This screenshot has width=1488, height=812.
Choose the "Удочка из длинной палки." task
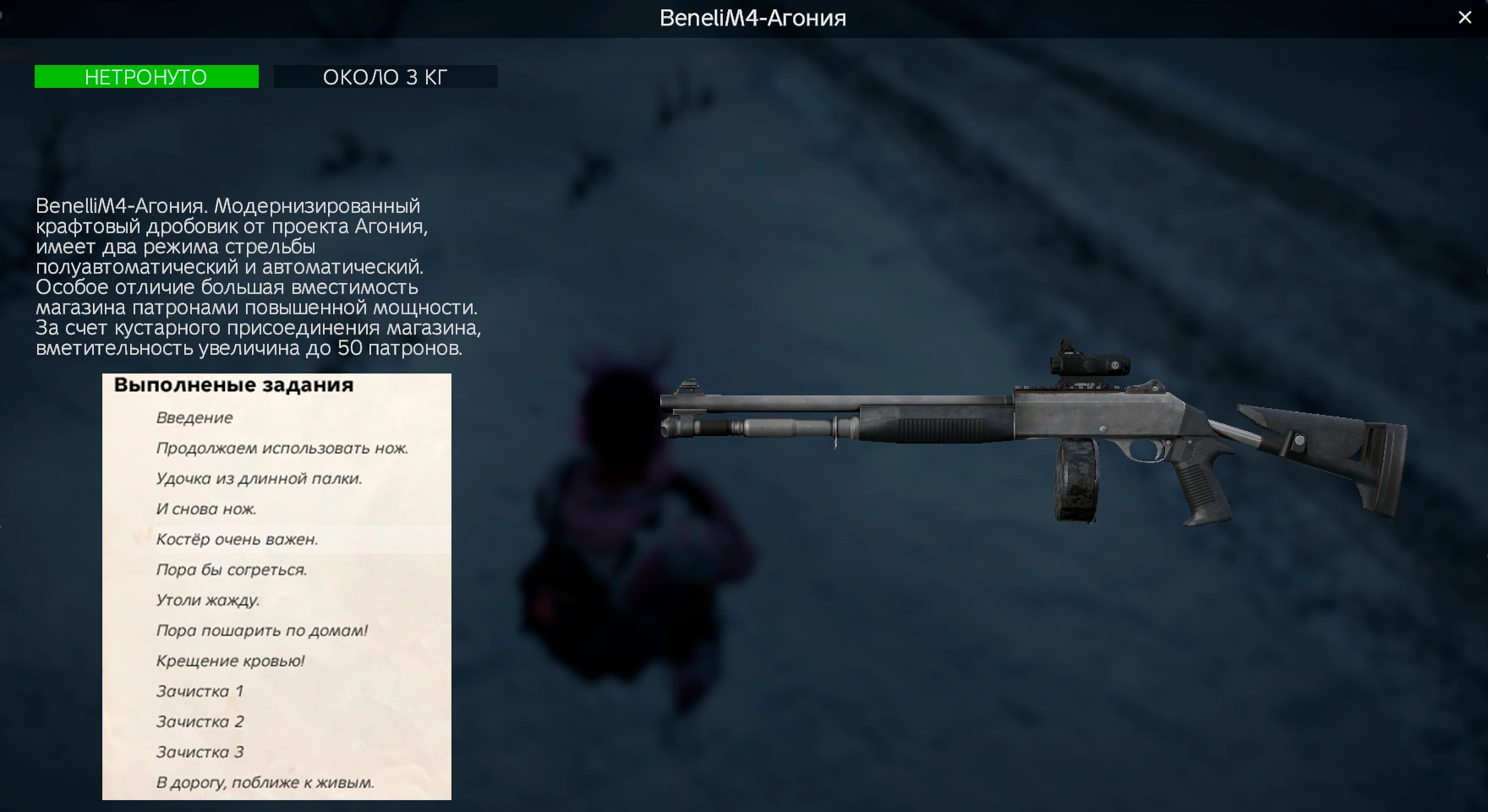tap(259, 479)
